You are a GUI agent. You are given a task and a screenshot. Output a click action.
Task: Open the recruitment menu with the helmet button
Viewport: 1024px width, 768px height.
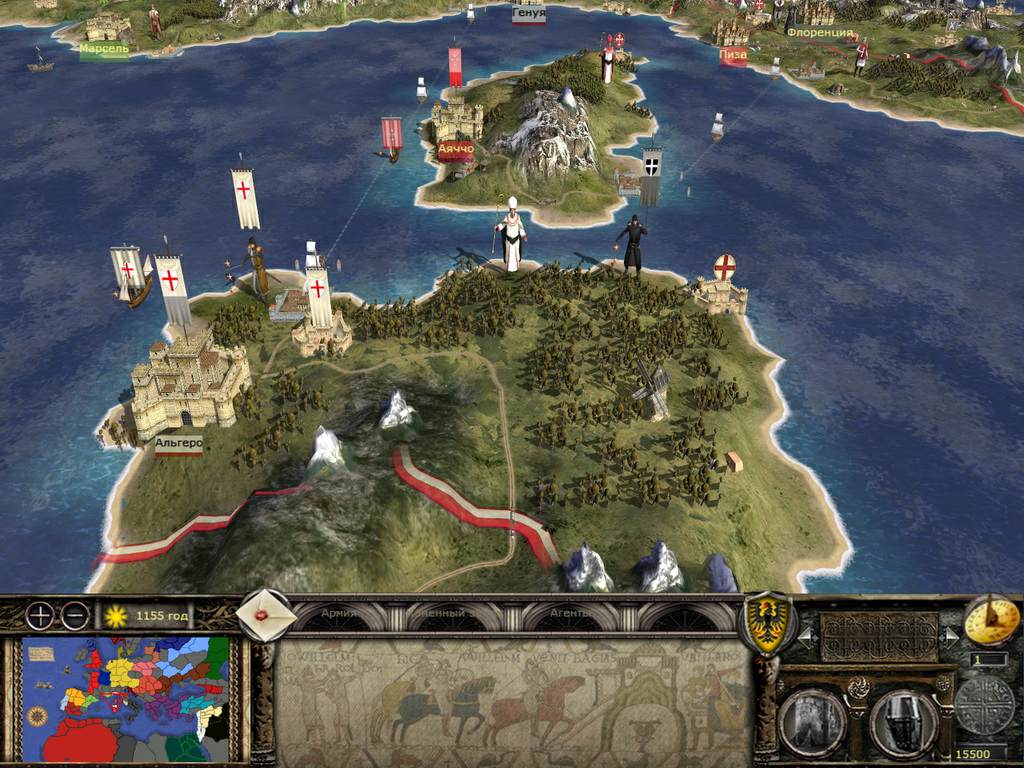pos(903,722)
